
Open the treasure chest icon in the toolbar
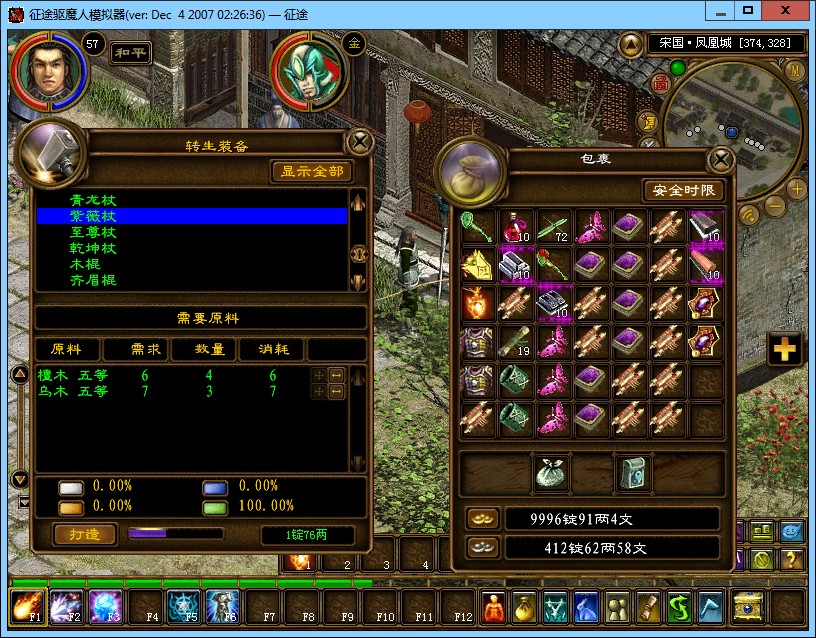747,607
